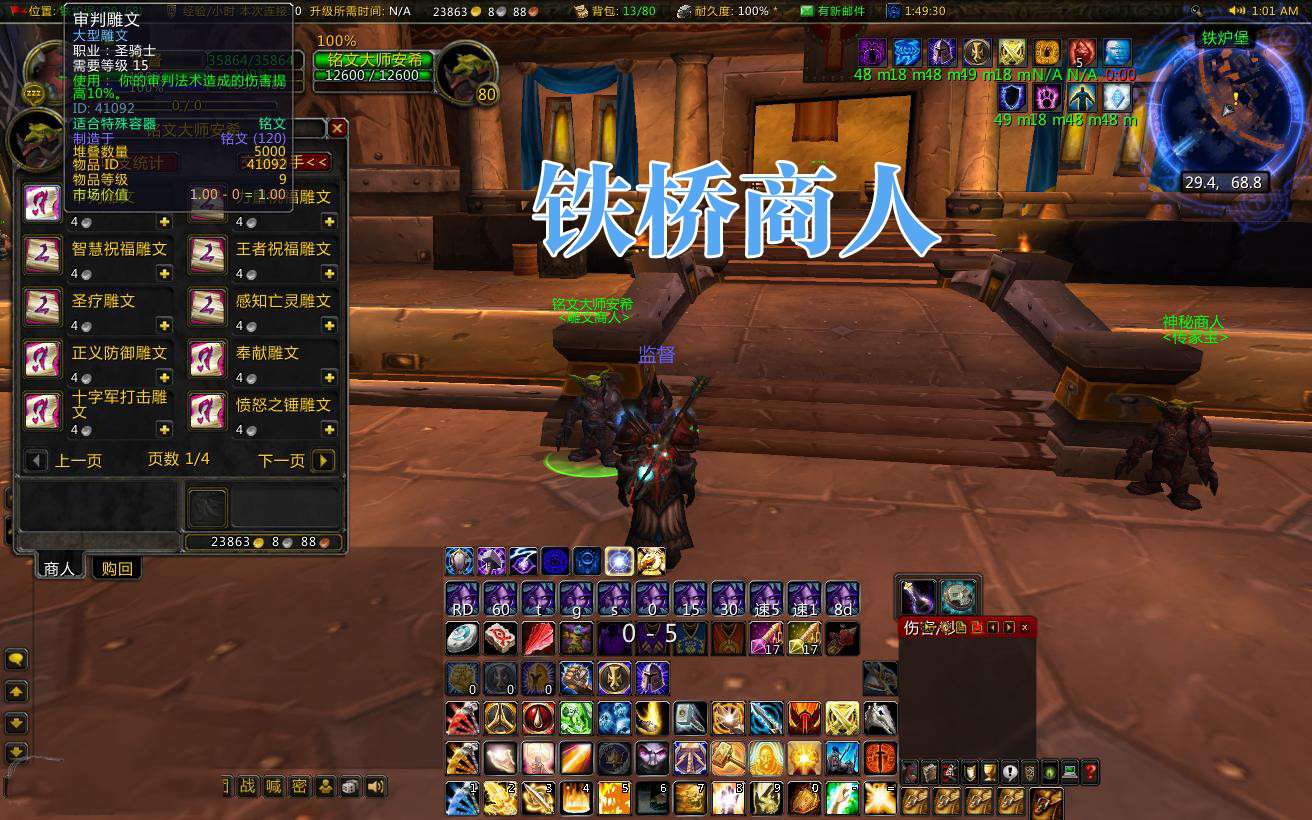Select the 商人 merchant tab
The width and height of the screenshot is (1312, 820).
[59, 568]
